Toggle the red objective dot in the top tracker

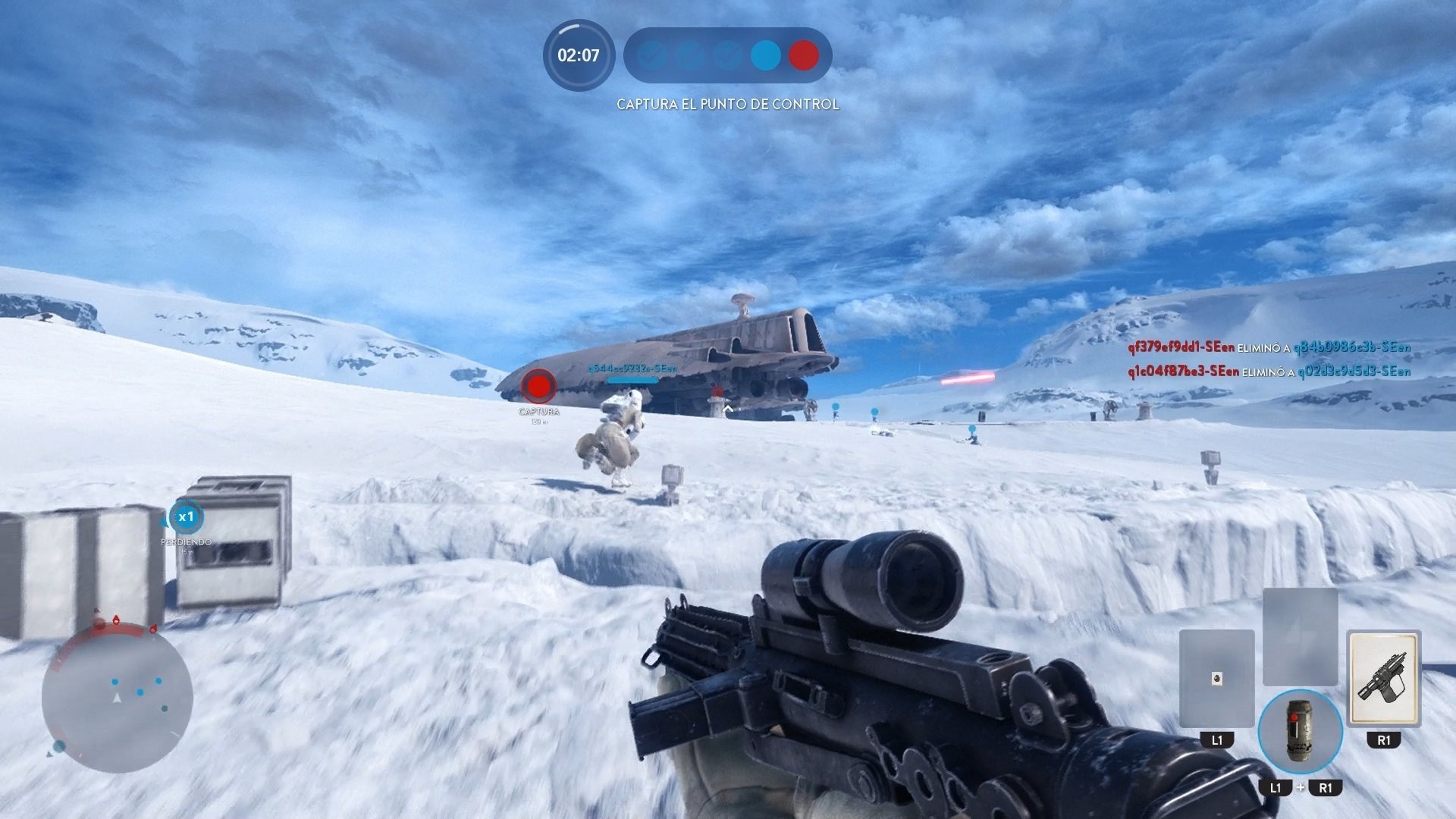tap(803, 55)
